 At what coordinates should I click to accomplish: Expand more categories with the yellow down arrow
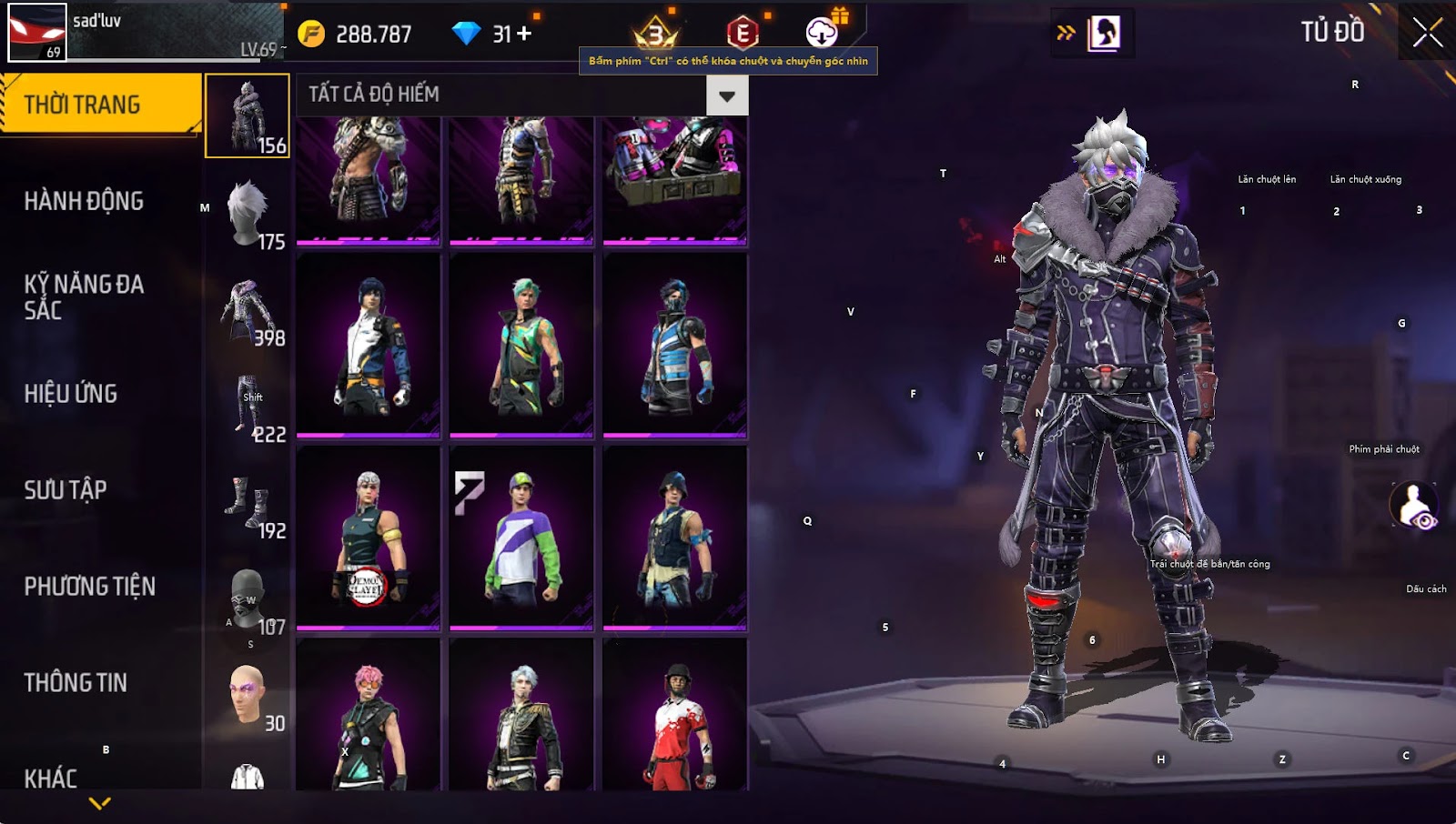click(x=100, y=803)
